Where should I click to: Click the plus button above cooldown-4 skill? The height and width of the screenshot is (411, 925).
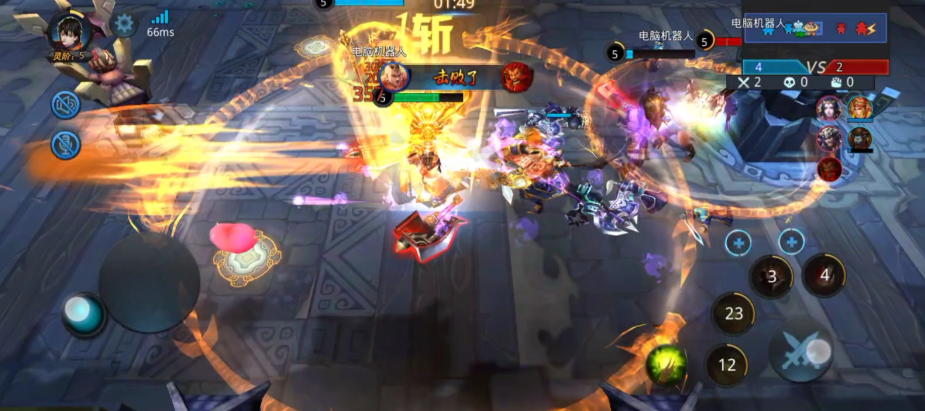pyautogui.click(x=791, y=241)
